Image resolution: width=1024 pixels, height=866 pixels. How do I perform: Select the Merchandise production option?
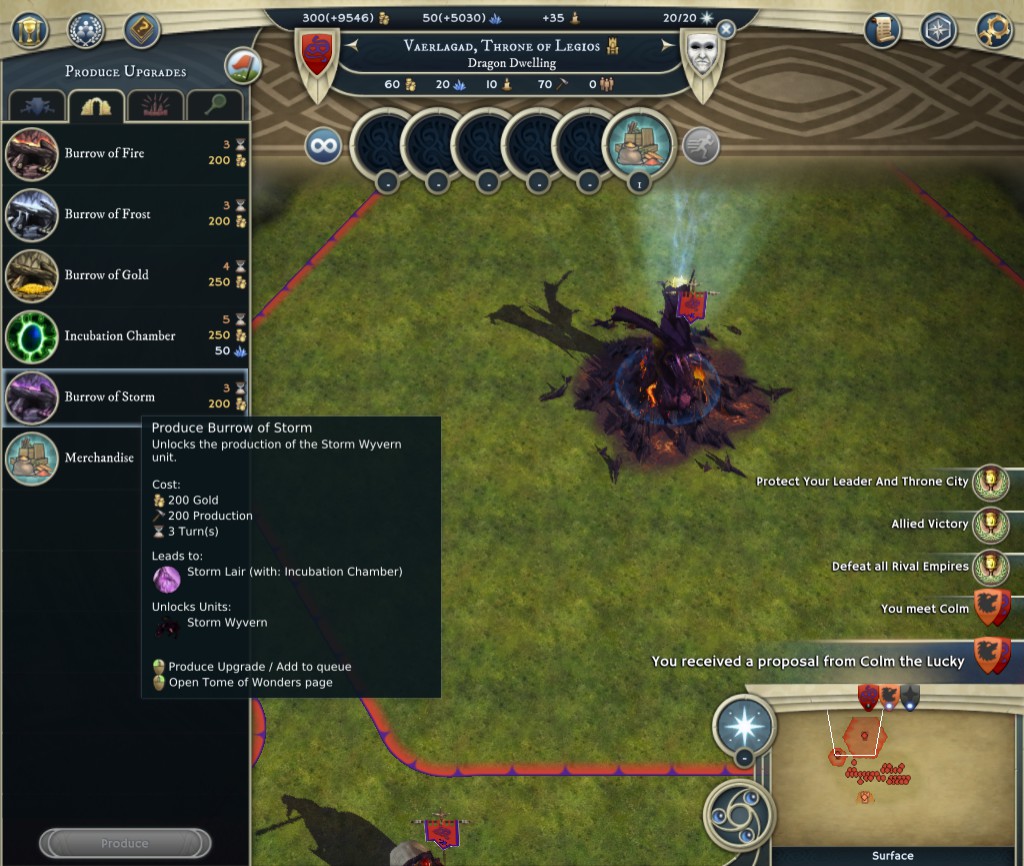click(98, 458)
